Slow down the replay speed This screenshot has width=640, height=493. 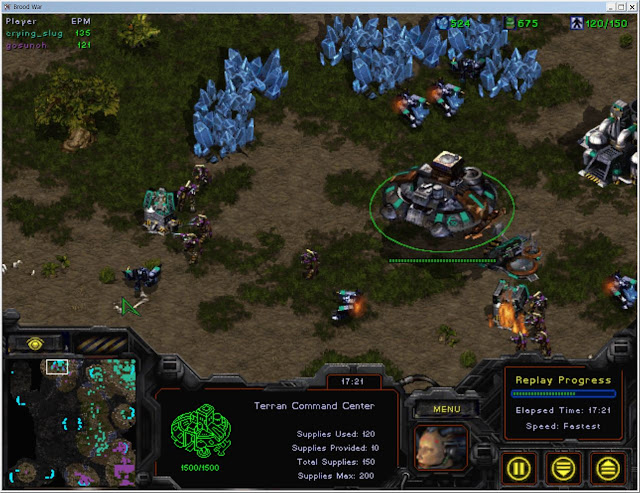[564, 465]
